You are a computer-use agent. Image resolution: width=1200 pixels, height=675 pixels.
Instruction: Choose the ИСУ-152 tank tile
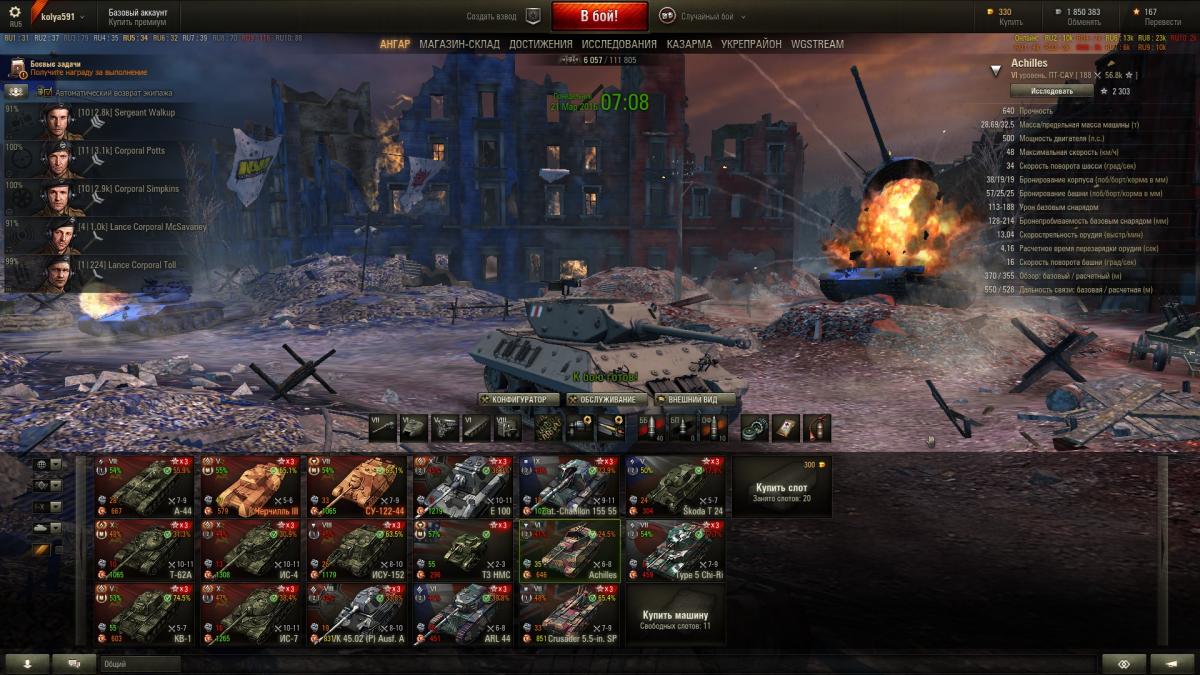(358, 550)
